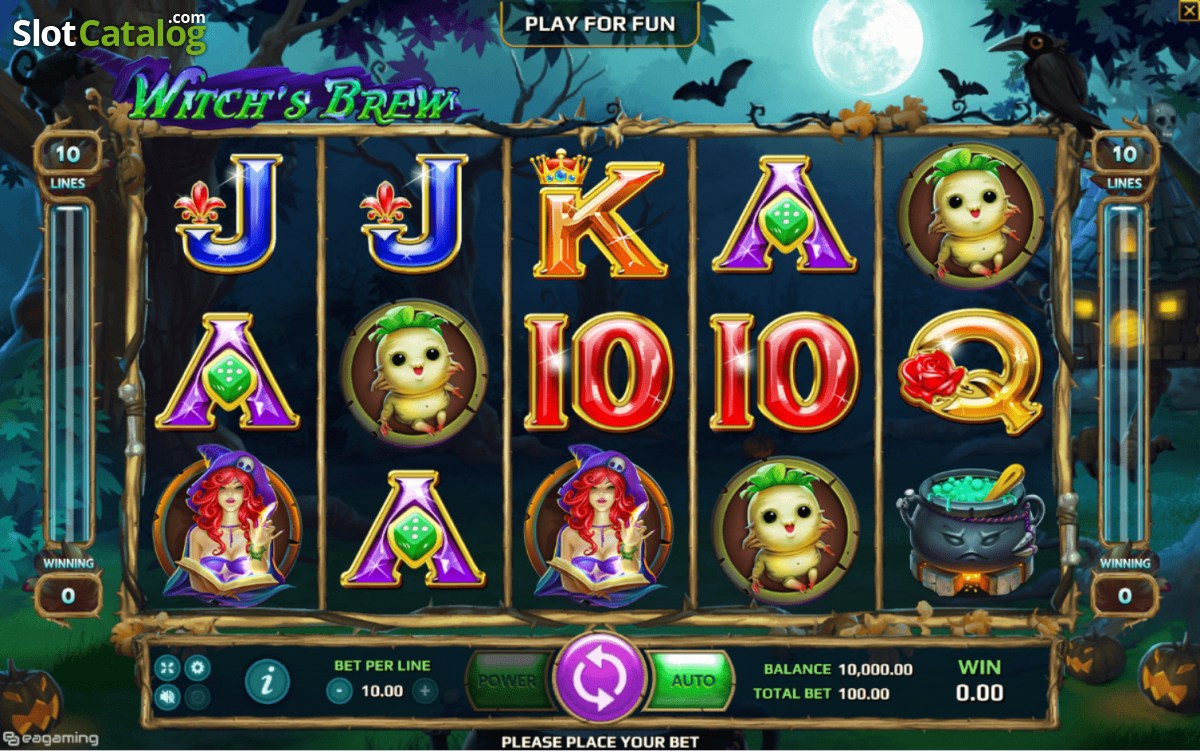Increase the bet per line
The width and height of the screenshot is (1200, 751).
point(425,690)
